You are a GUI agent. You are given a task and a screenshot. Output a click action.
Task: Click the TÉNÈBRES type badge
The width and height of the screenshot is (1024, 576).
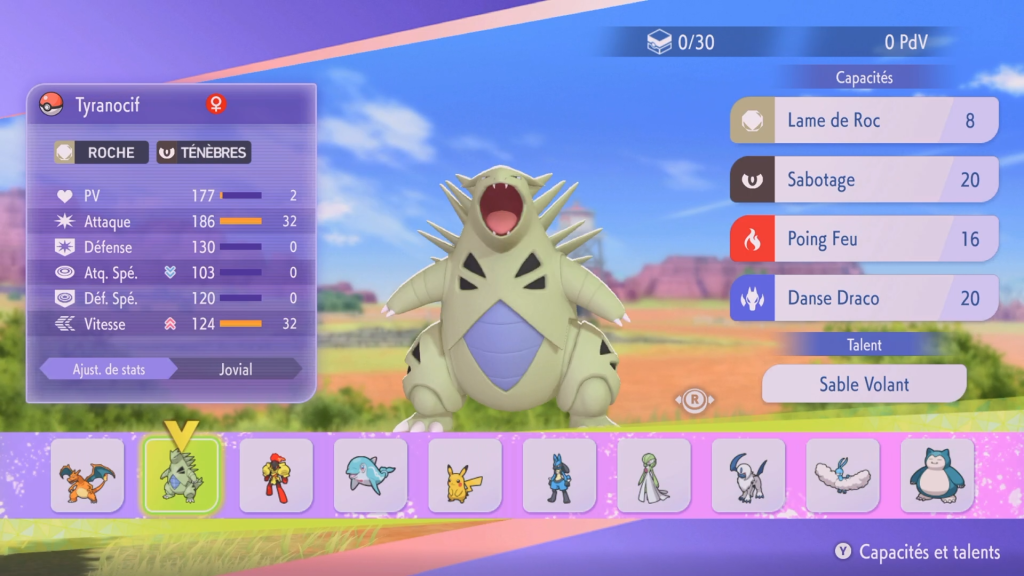tap(203, 153)
